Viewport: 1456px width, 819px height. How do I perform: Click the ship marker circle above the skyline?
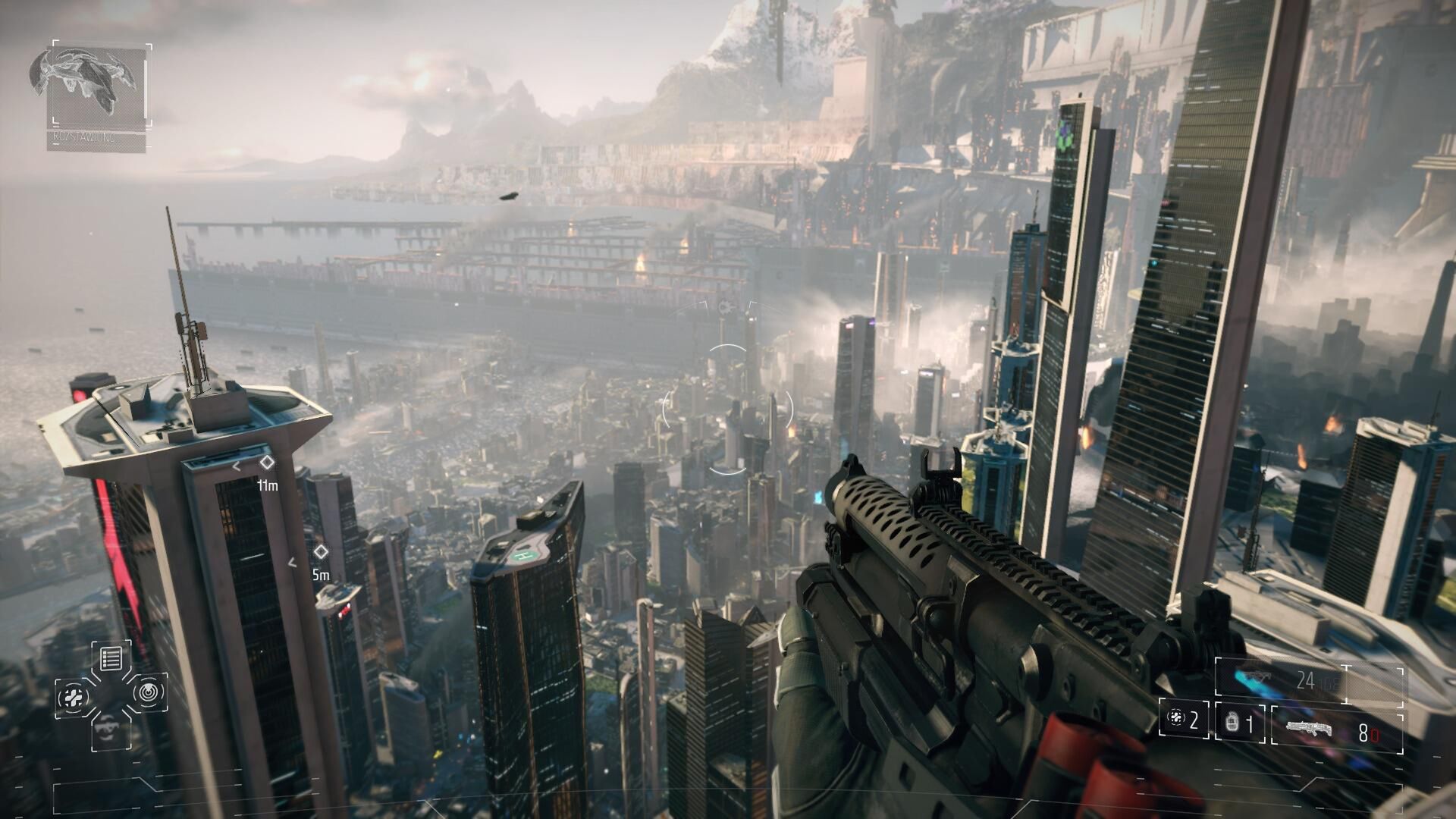(724, 307)
